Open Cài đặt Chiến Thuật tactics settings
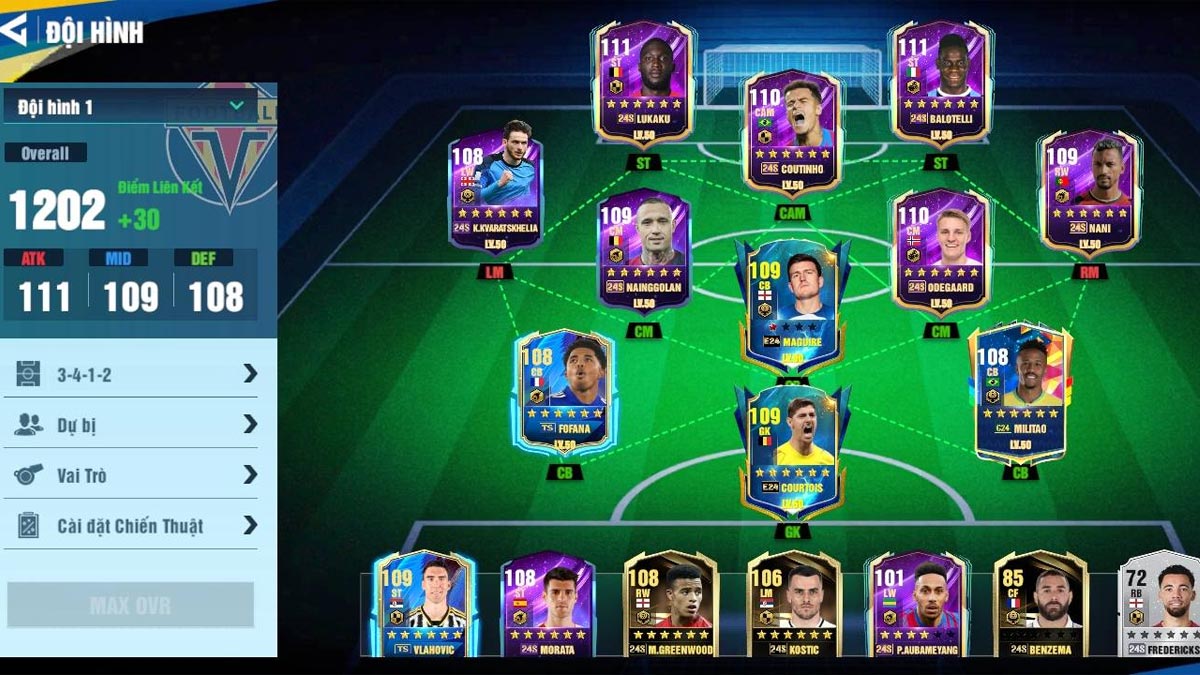Image resolution: width=1200 pixels, height=675 pixels. click(137, 525)
